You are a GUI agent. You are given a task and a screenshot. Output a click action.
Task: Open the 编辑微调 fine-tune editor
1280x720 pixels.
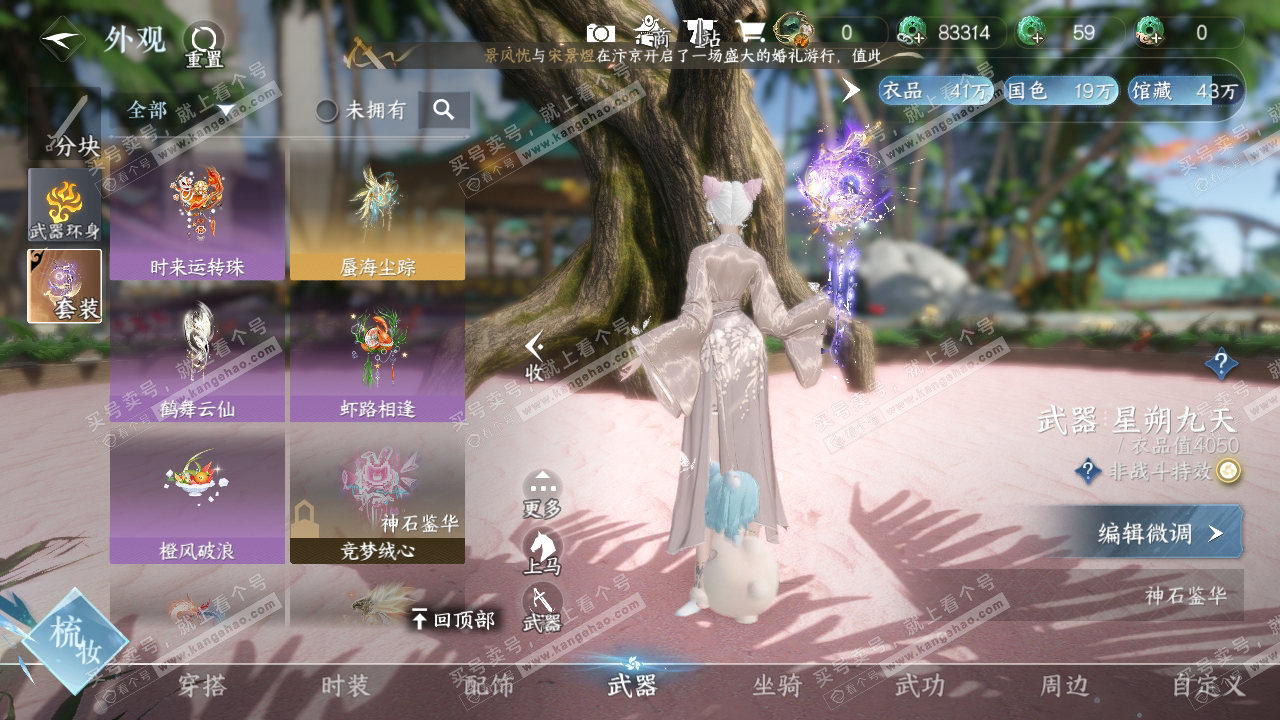click(1160, 533)
